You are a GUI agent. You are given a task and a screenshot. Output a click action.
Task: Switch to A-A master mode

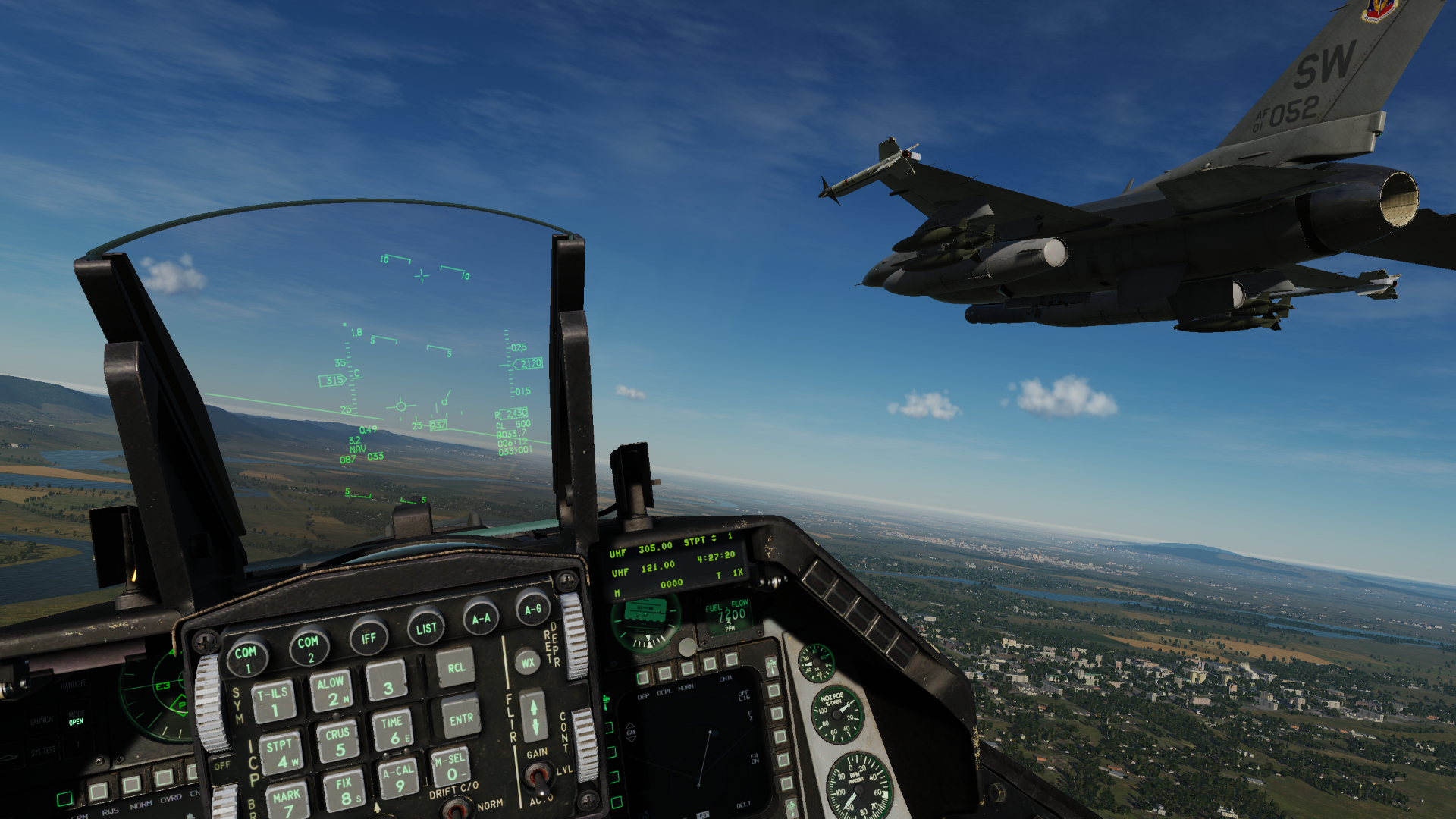click(x=481, y=618)
